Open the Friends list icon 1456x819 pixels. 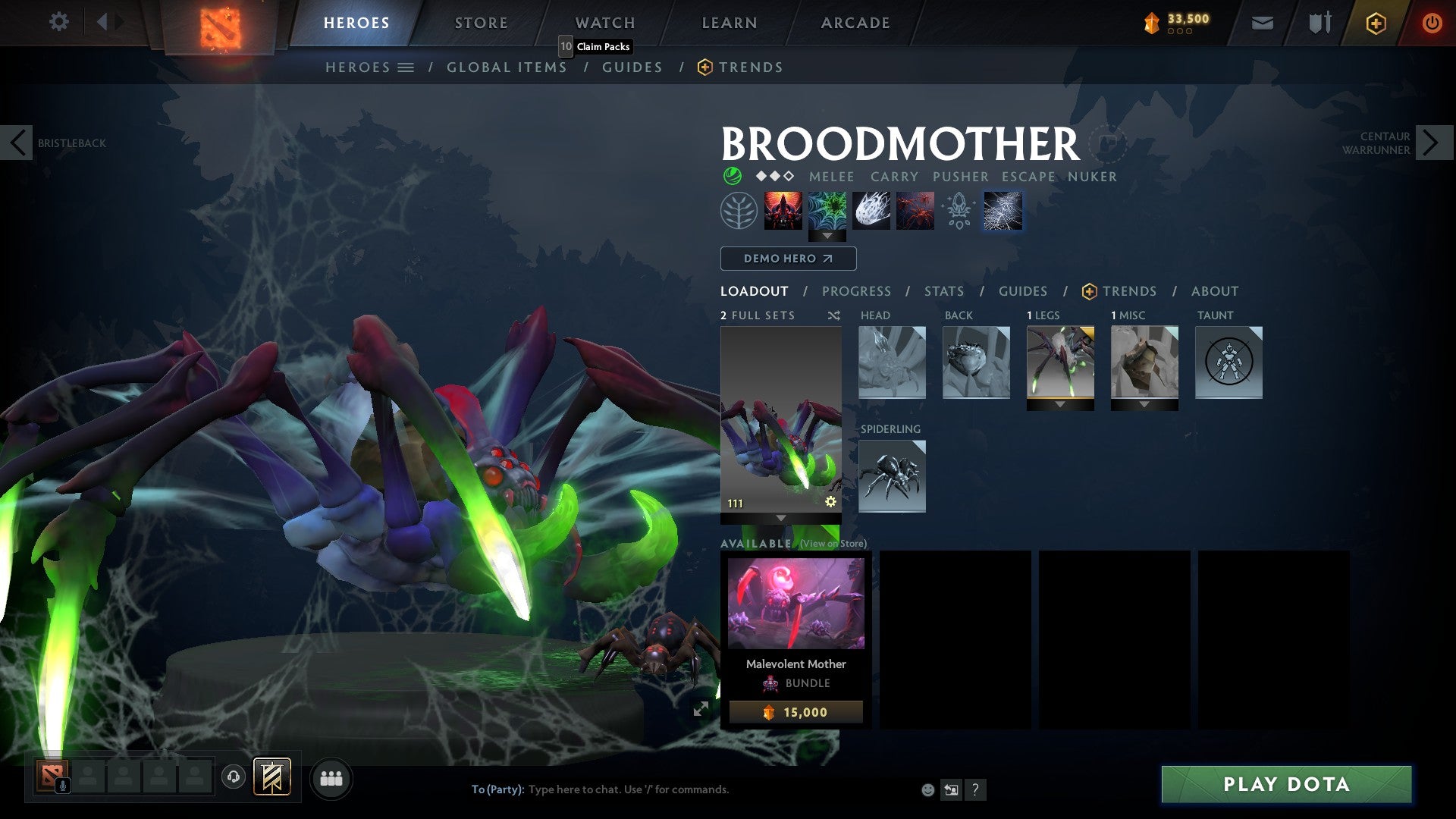pyautogui.click(x=330, y=778)
